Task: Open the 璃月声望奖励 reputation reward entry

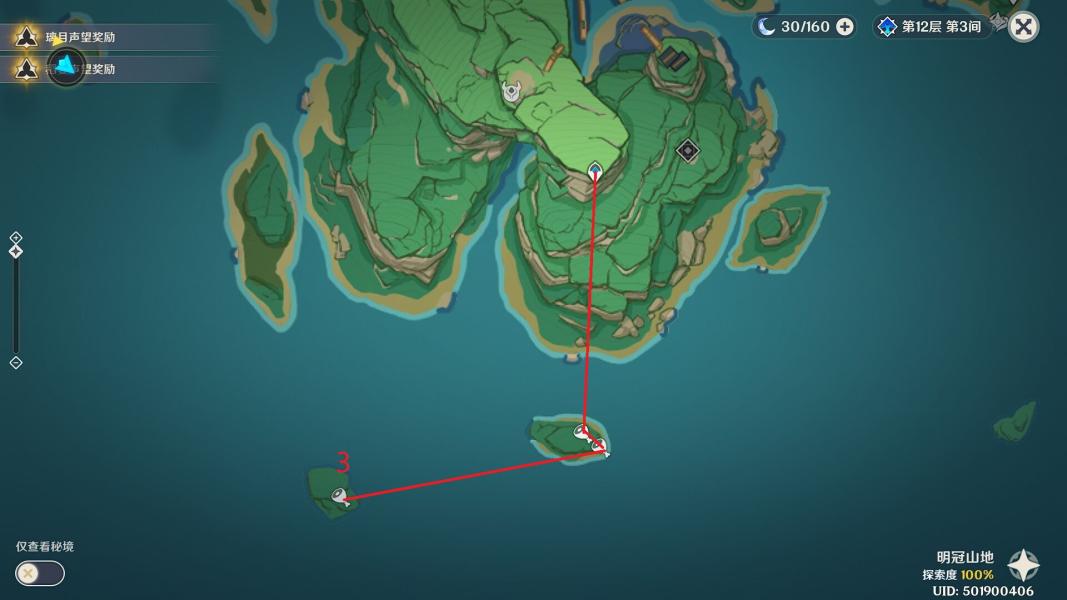Action: pos(80,38)
